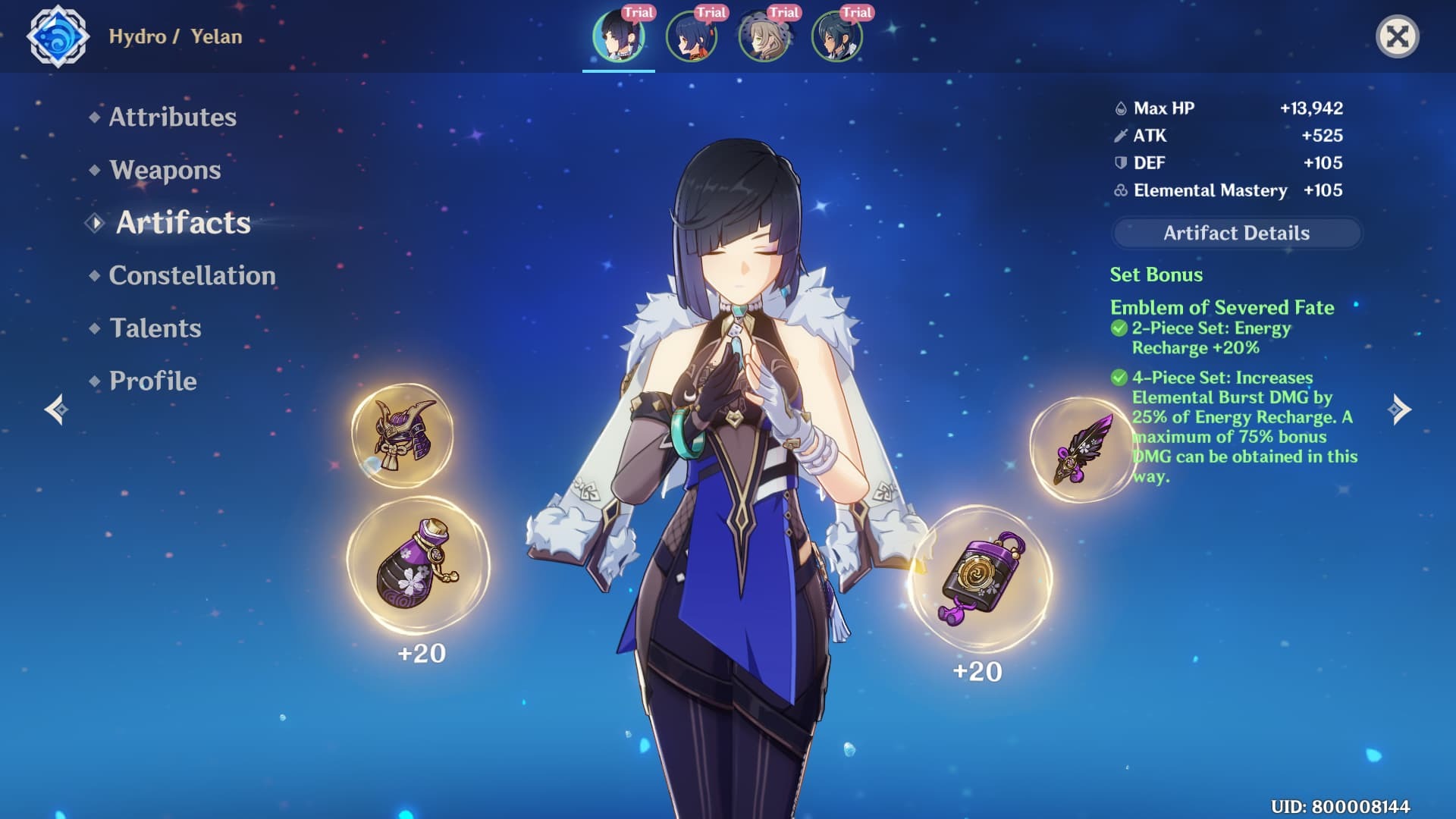Show the Talents section
The height and width of the screenshot is (819, 1456).
(x=155, y=328)
